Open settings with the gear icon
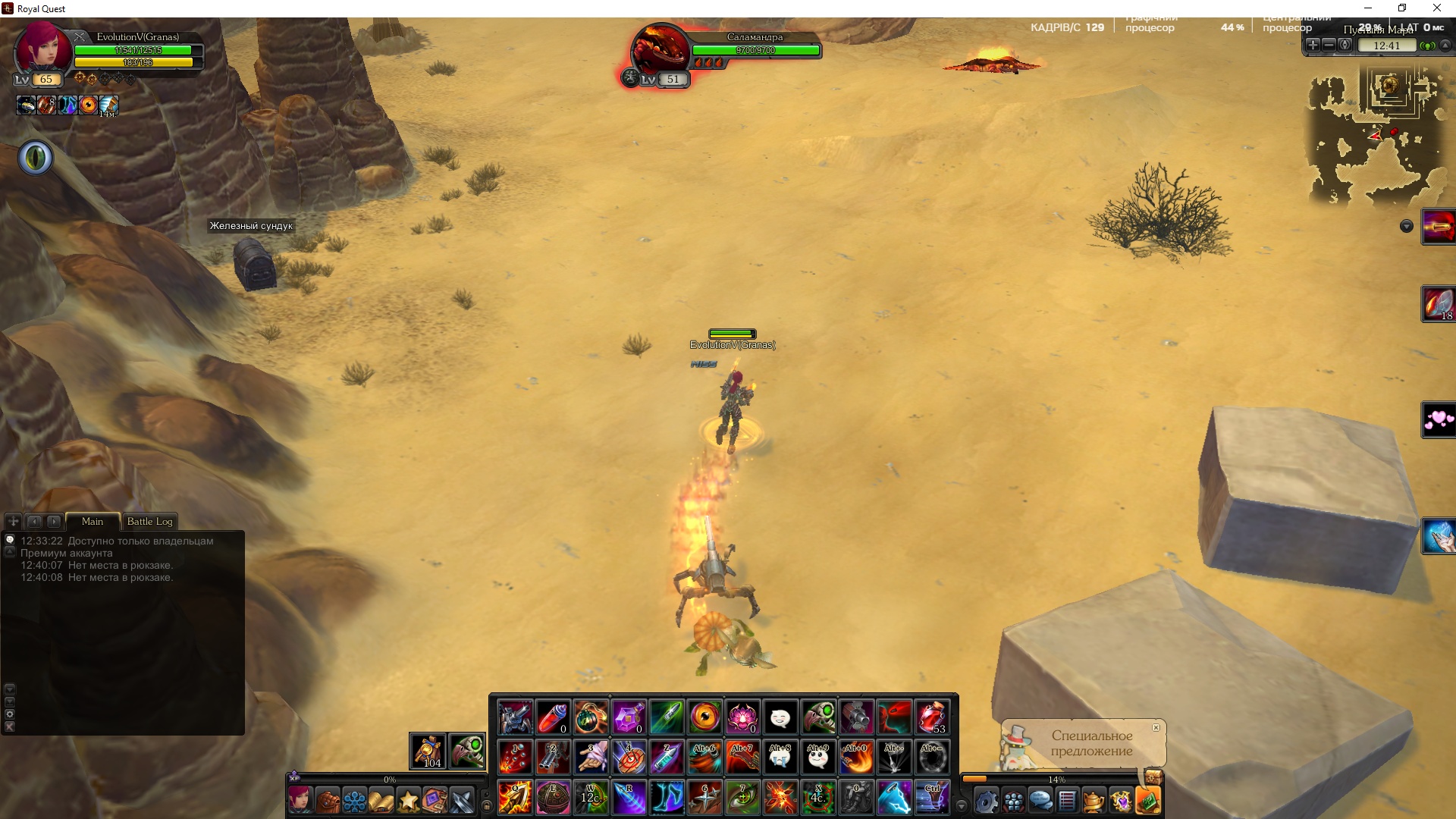1456x819 pixels. click(985, 801)
